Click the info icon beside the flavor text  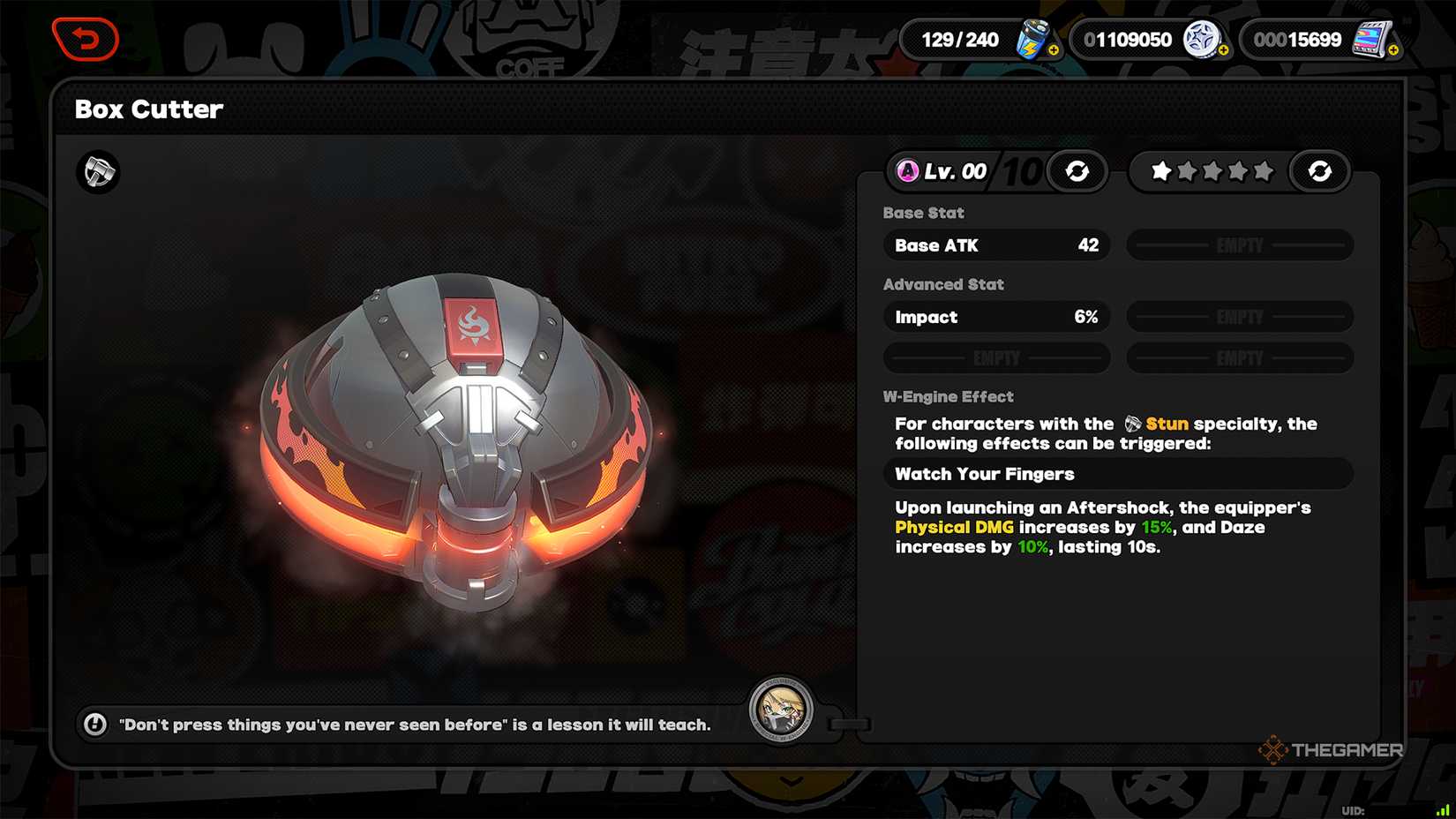(94, 725)
